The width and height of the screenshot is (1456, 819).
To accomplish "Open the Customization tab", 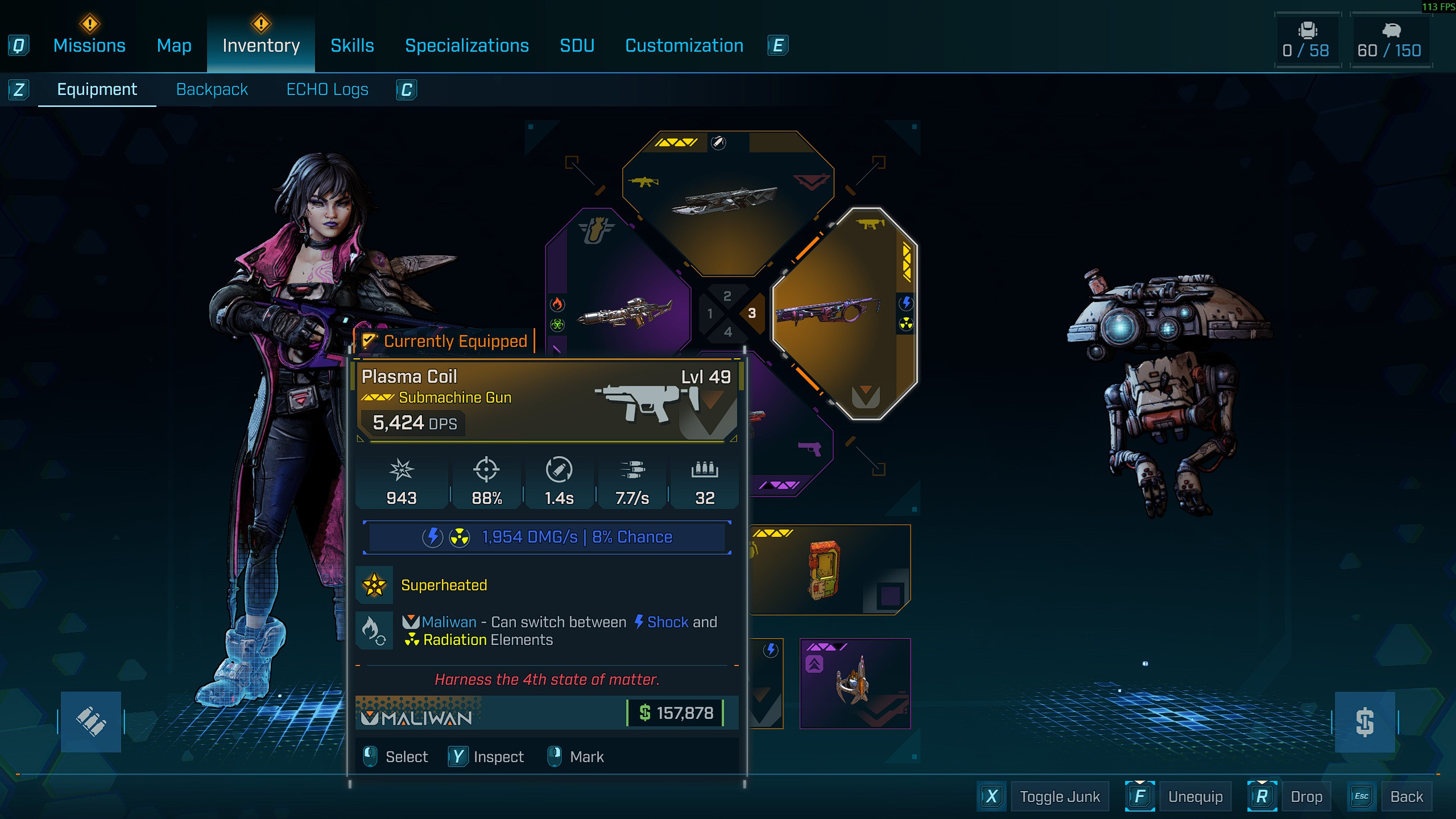I will point(684,45).
